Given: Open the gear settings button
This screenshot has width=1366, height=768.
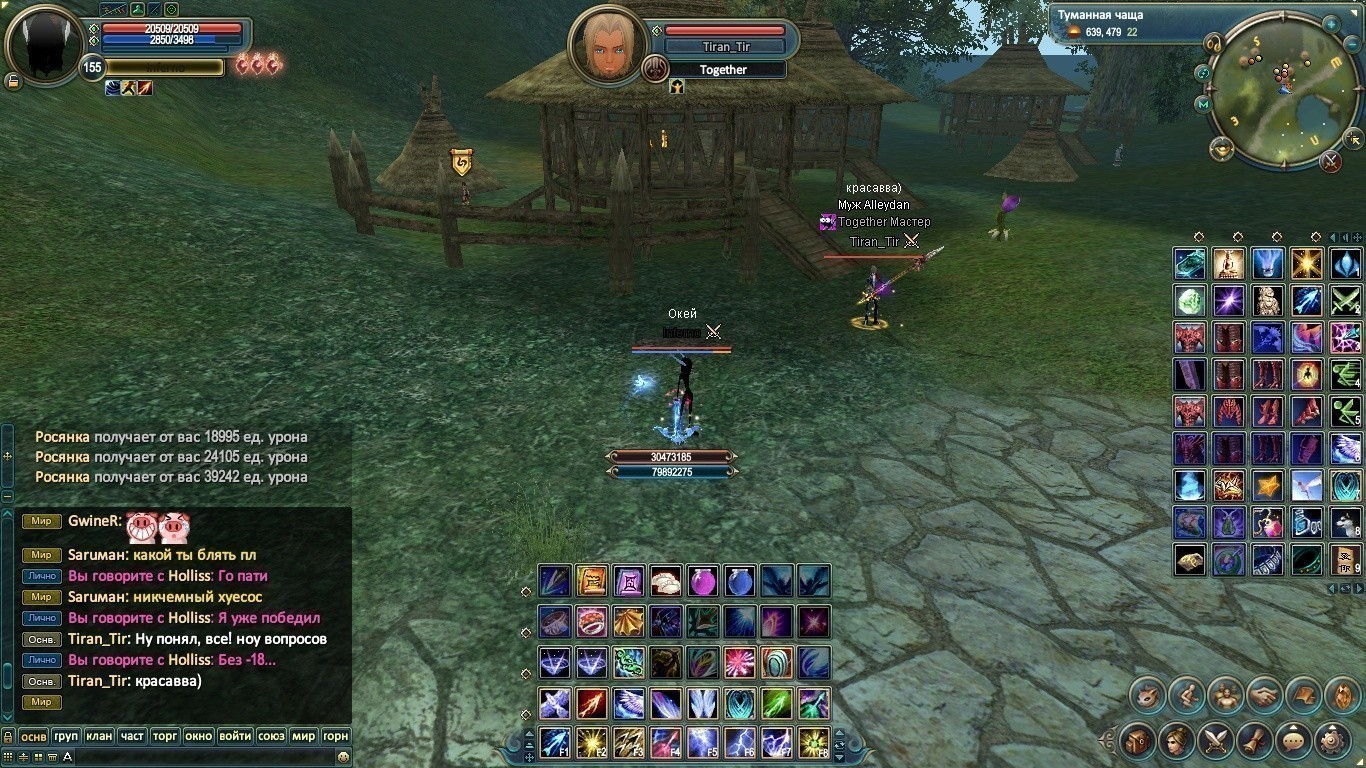Looking at the screenshot, I should coord(1333,741).
